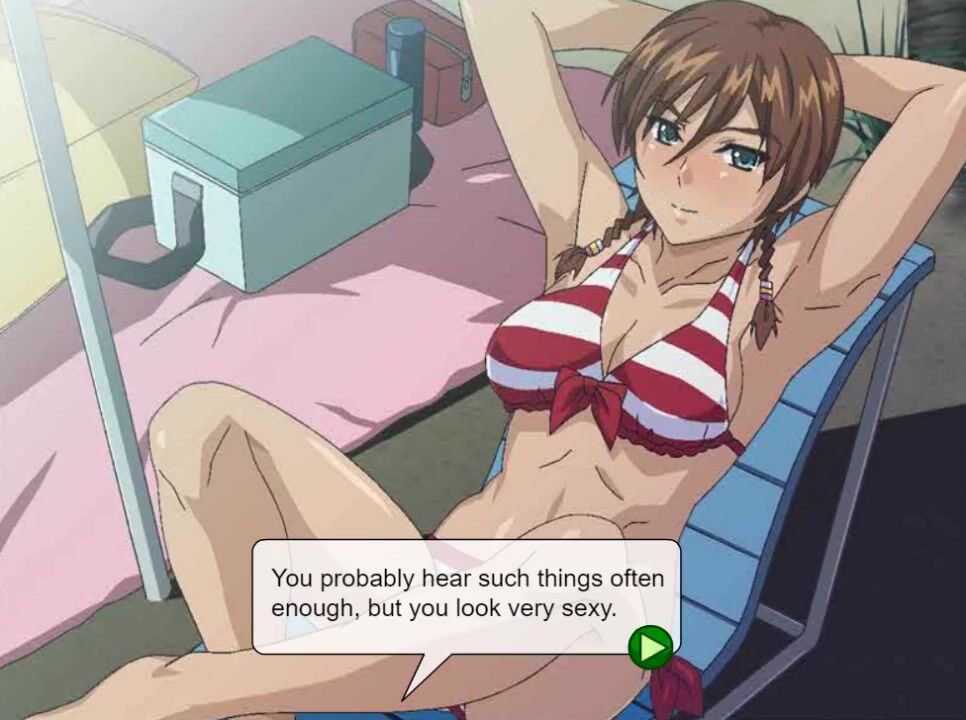966x720 pixels.
Task: Advance dialogue with the green arrow button
Action: click(x=651, y=647)
